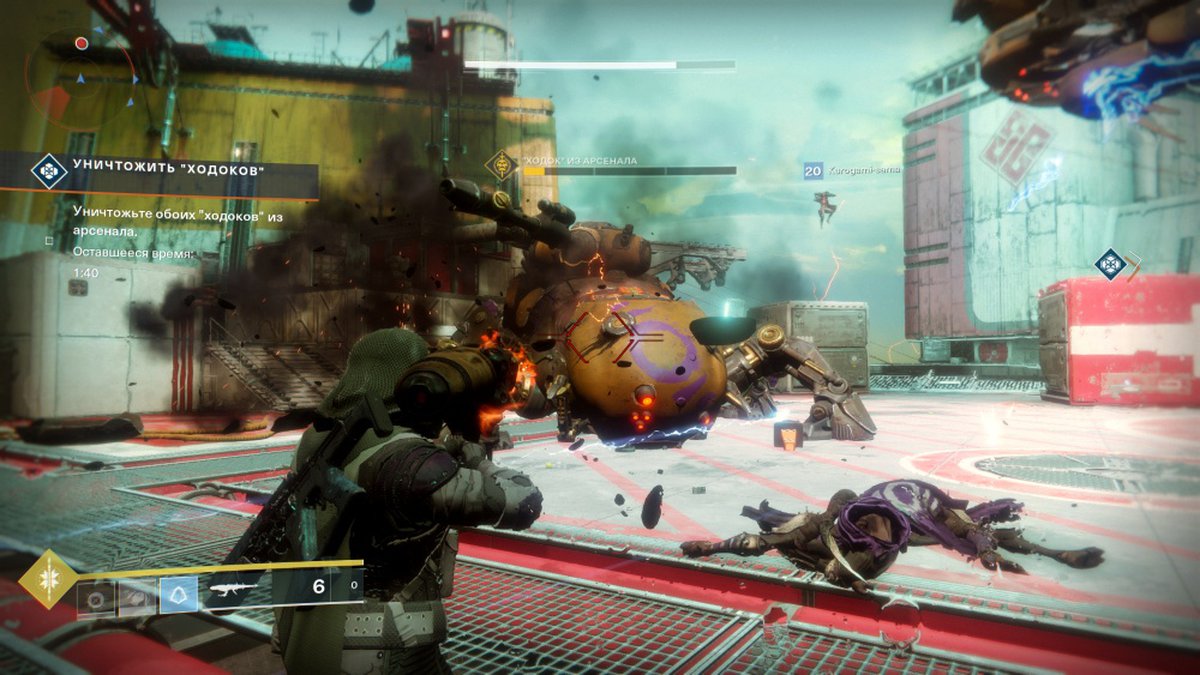Click the circular radar in the corner
Screen dimensions: 1200x675
tap(82, 76)
